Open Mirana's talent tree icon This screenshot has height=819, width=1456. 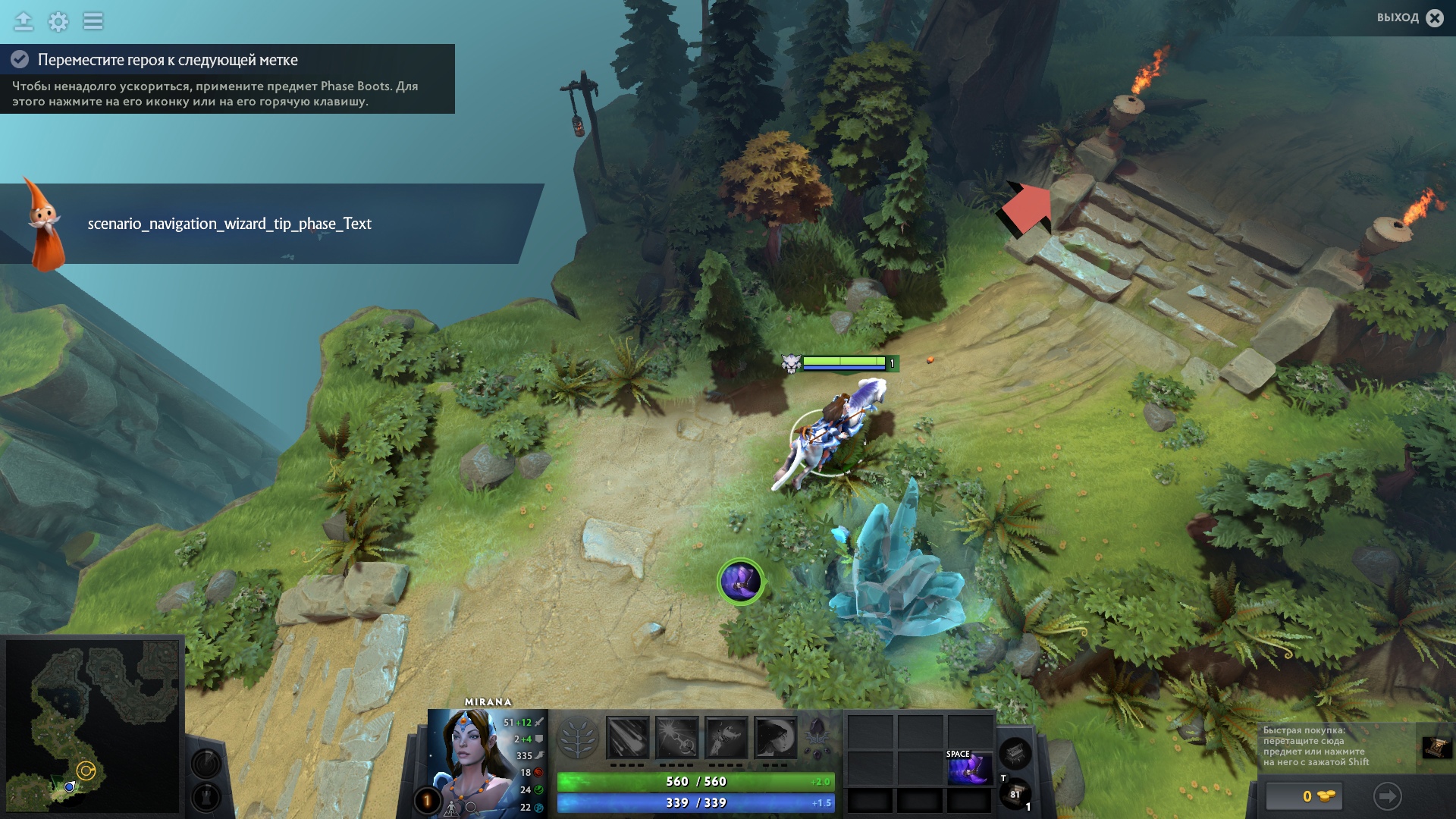coord(579,736)
